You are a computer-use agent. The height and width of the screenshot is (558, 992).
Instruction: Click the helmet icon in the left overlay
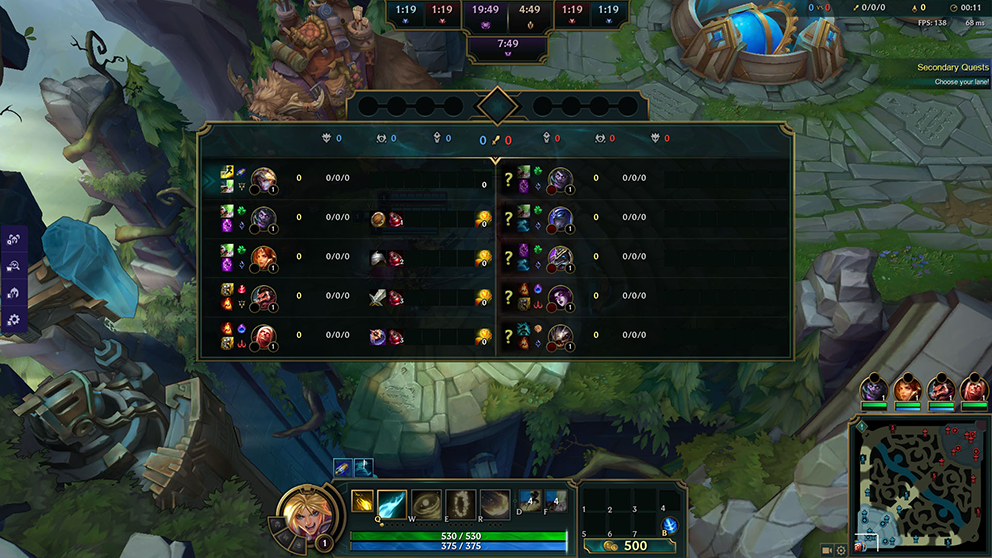[x=14, y=293]
